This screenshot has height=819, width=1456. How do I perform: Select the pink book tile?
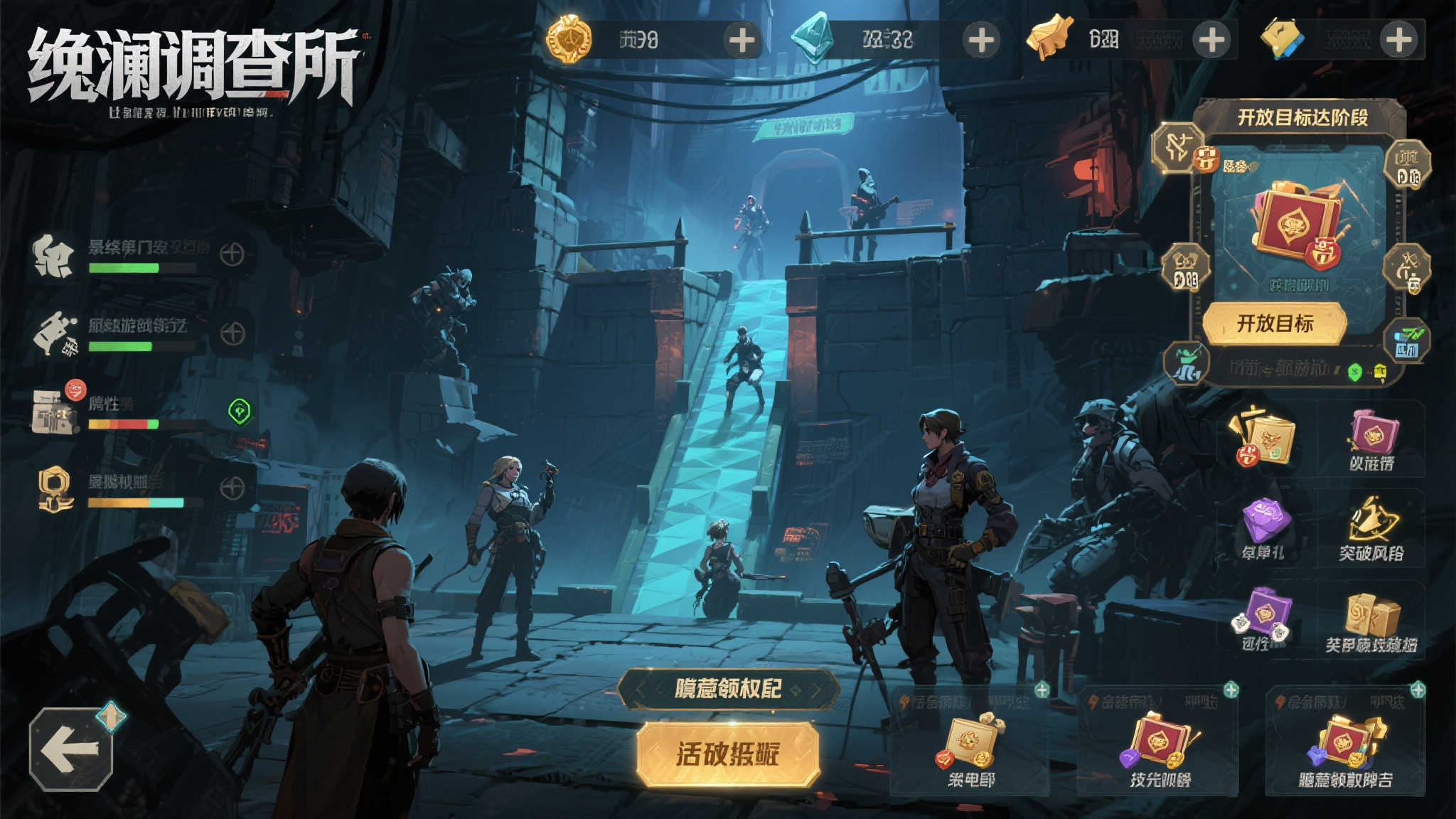[x=1371, y=437]
